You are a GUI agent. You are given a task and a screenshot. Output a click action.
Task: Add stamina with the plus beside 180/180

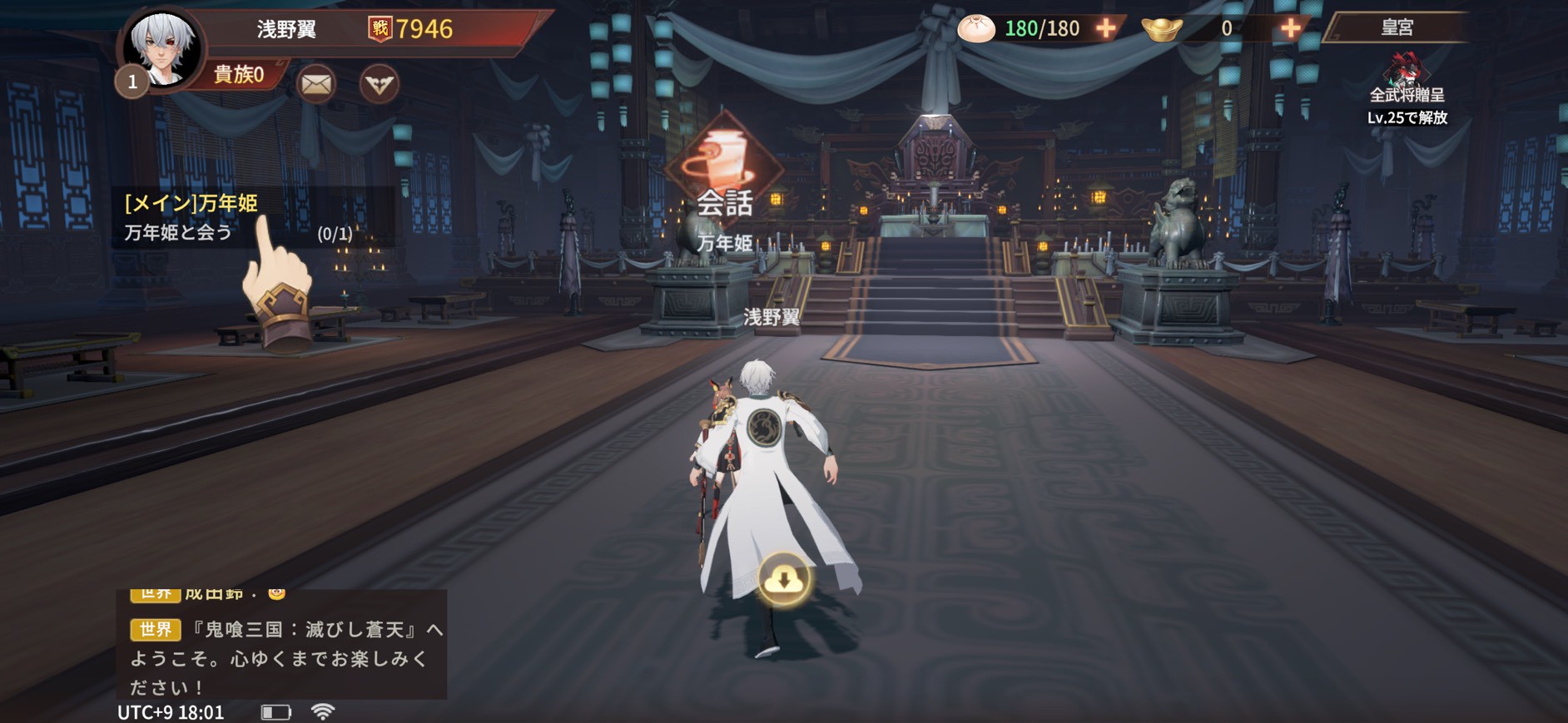click(1106, 28)
